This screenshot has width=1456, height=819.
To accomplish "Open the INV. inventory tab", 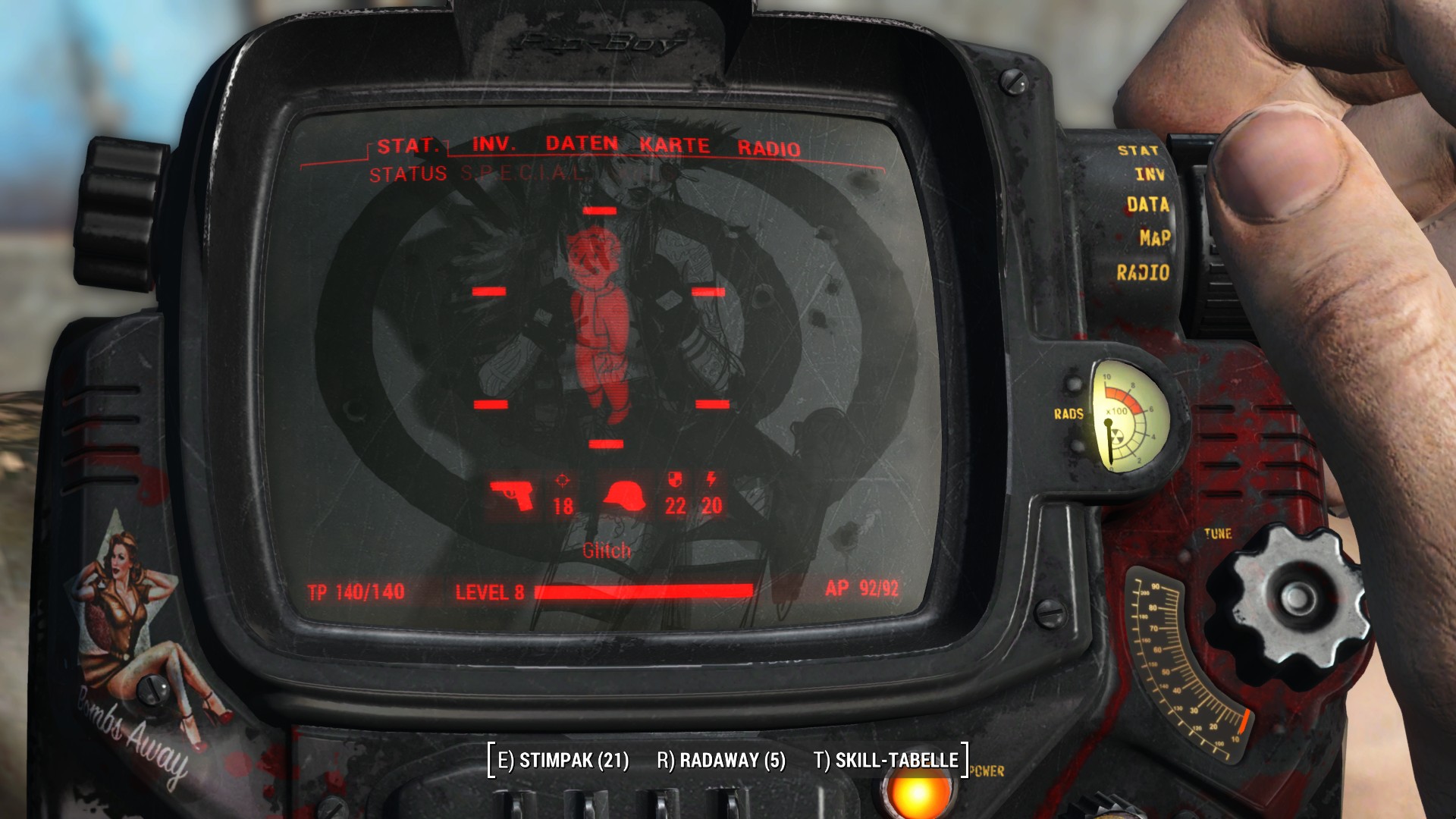I will [x=494, y=144].
